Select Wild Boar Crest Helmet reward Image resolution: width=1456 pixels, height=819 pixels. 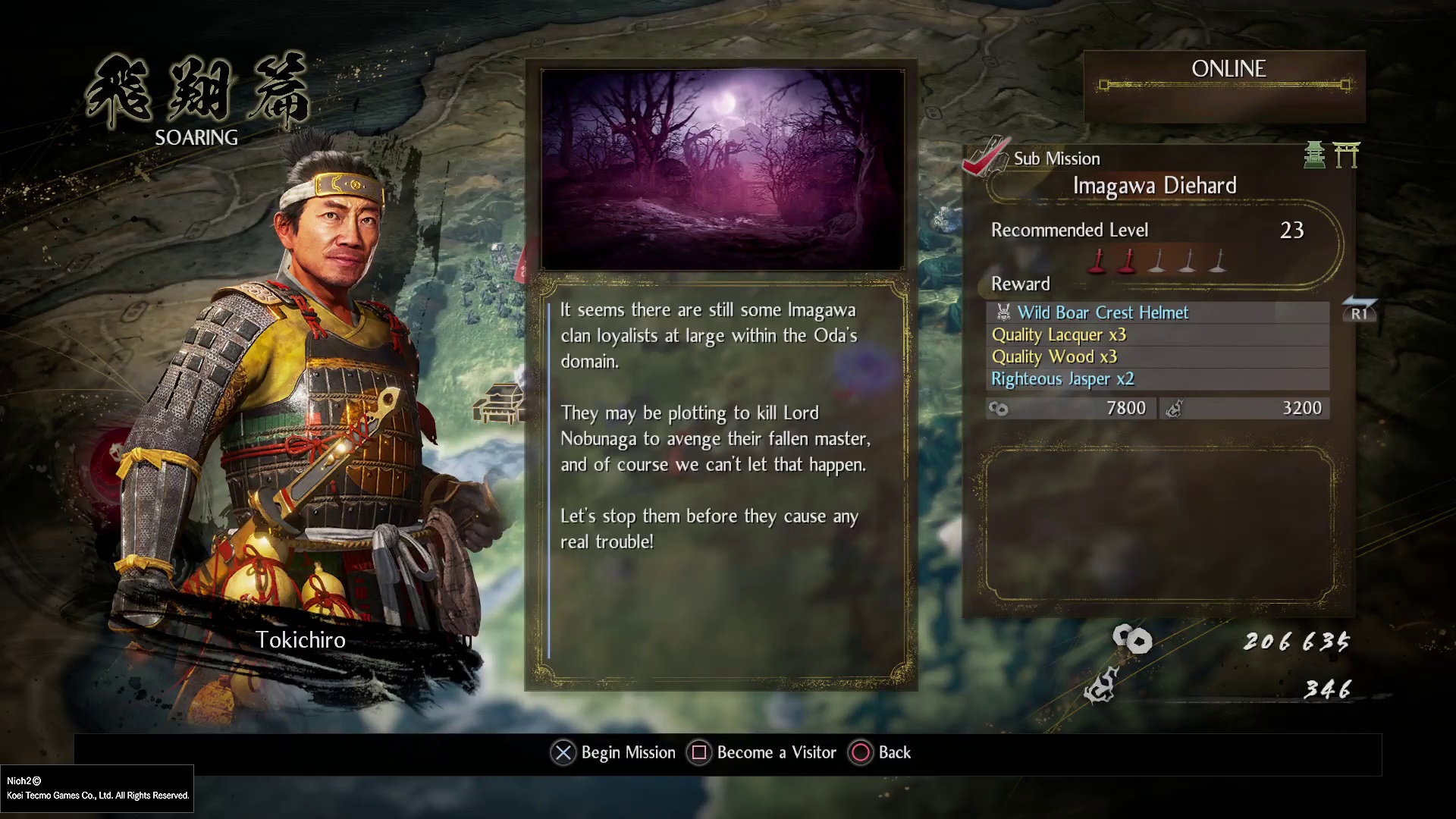[1103, 312]
